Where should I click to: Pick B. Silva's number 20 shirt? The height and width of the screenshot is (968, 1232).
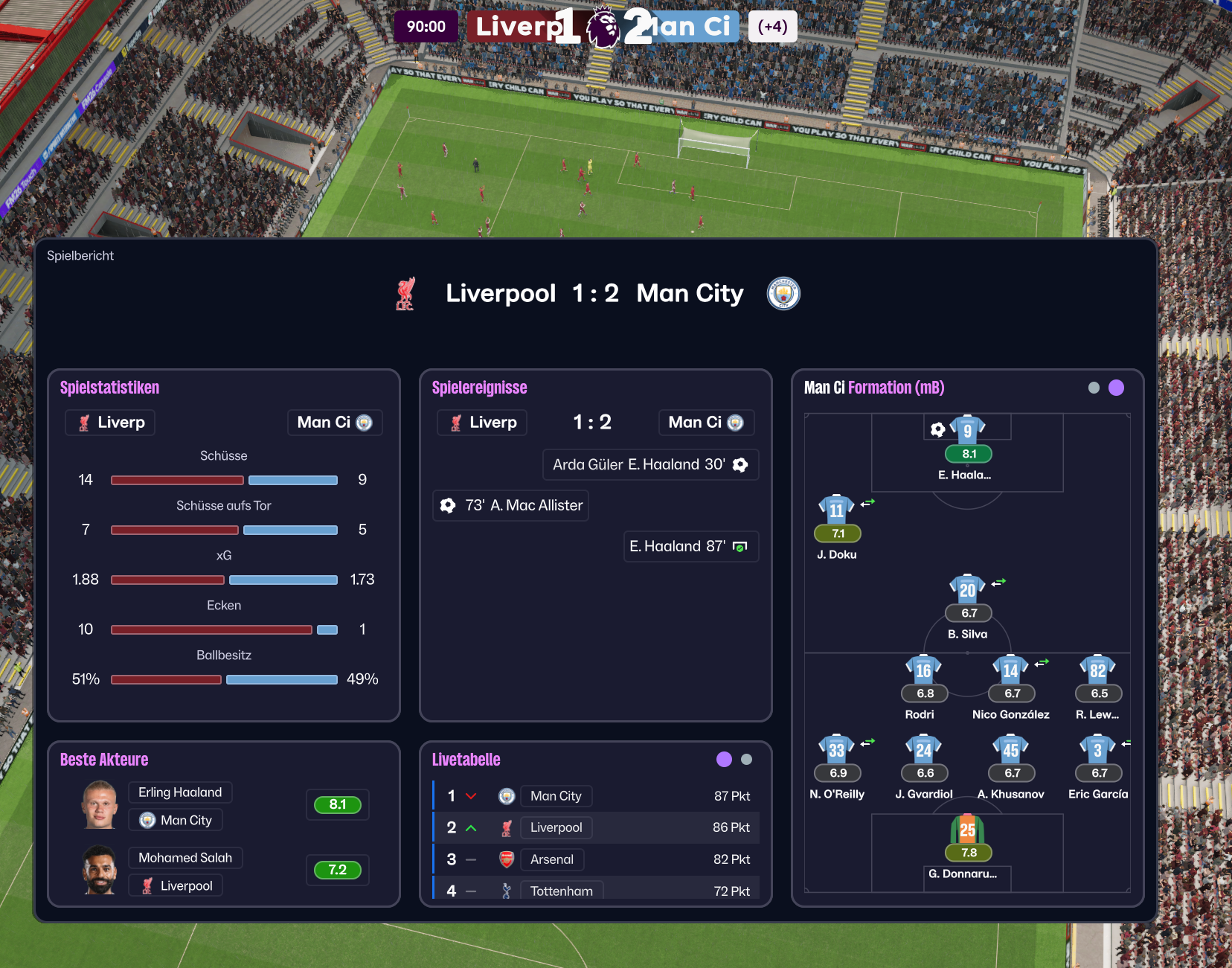click(x=967, y=590)
